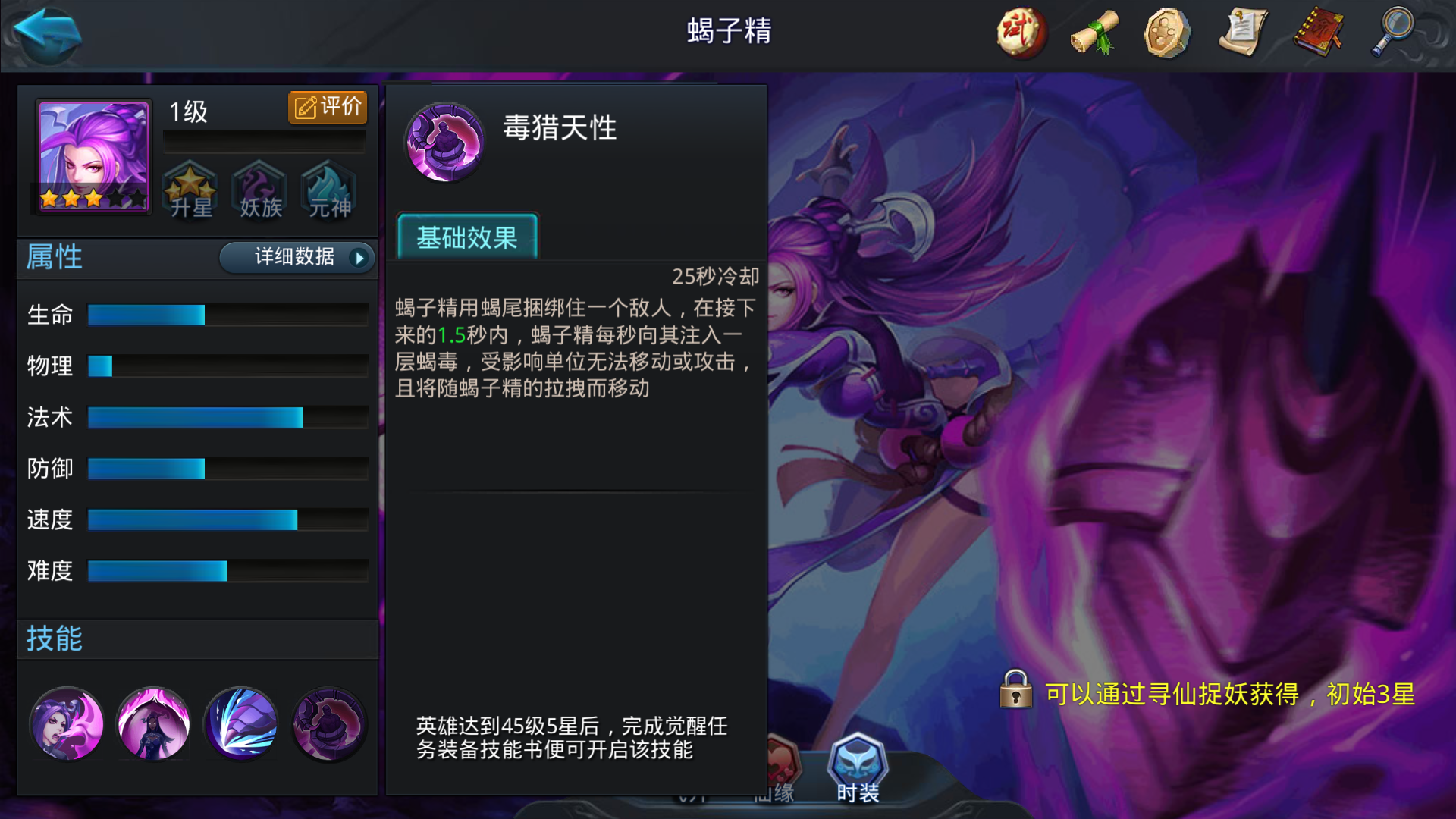Viewport: 1456px width, 819px height.
Task: Select the 基础效果 effect tab
Action: point(467,239)
